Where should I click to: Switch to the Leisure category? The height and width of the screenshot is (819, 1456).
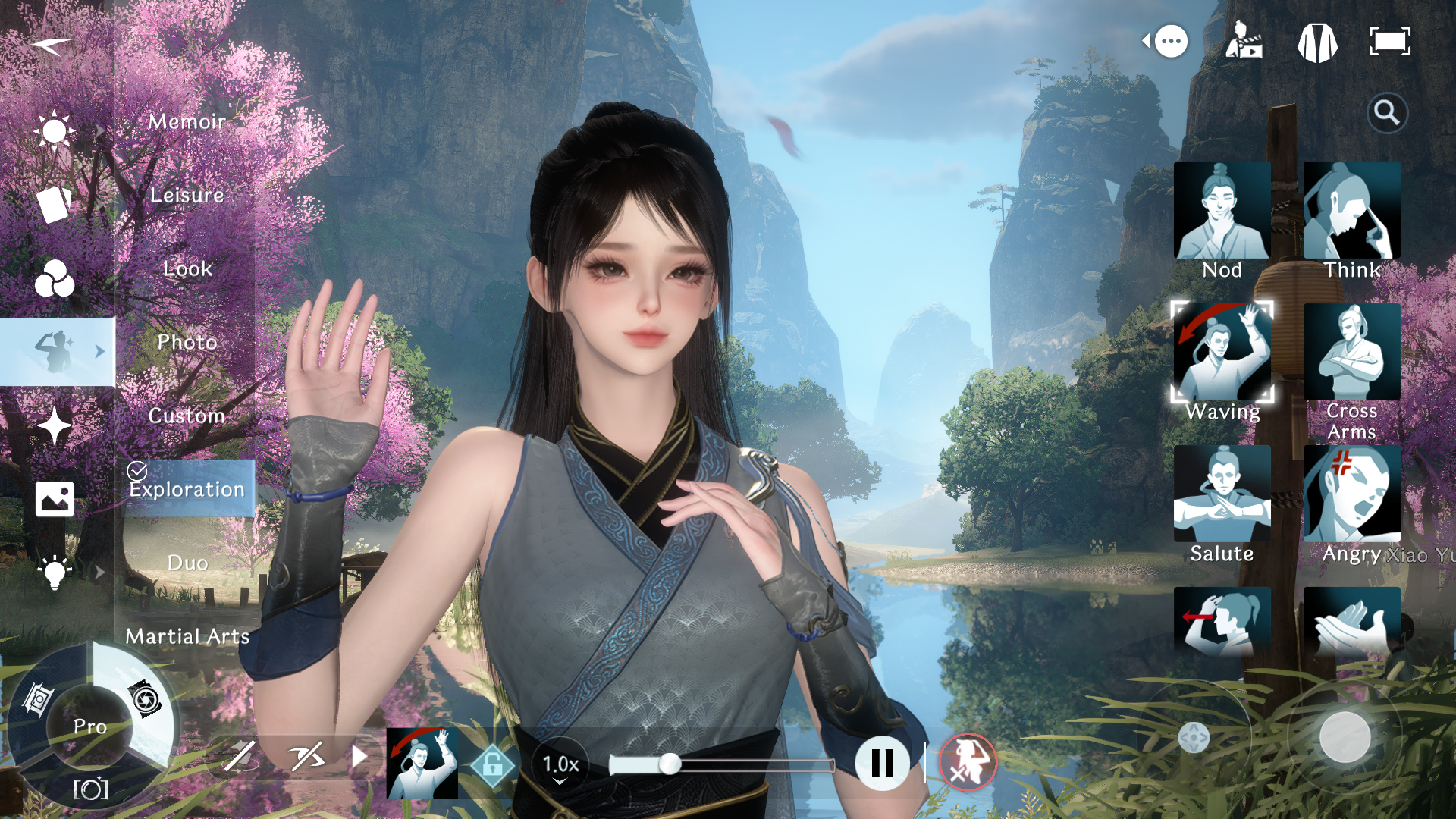click(187, 195)
